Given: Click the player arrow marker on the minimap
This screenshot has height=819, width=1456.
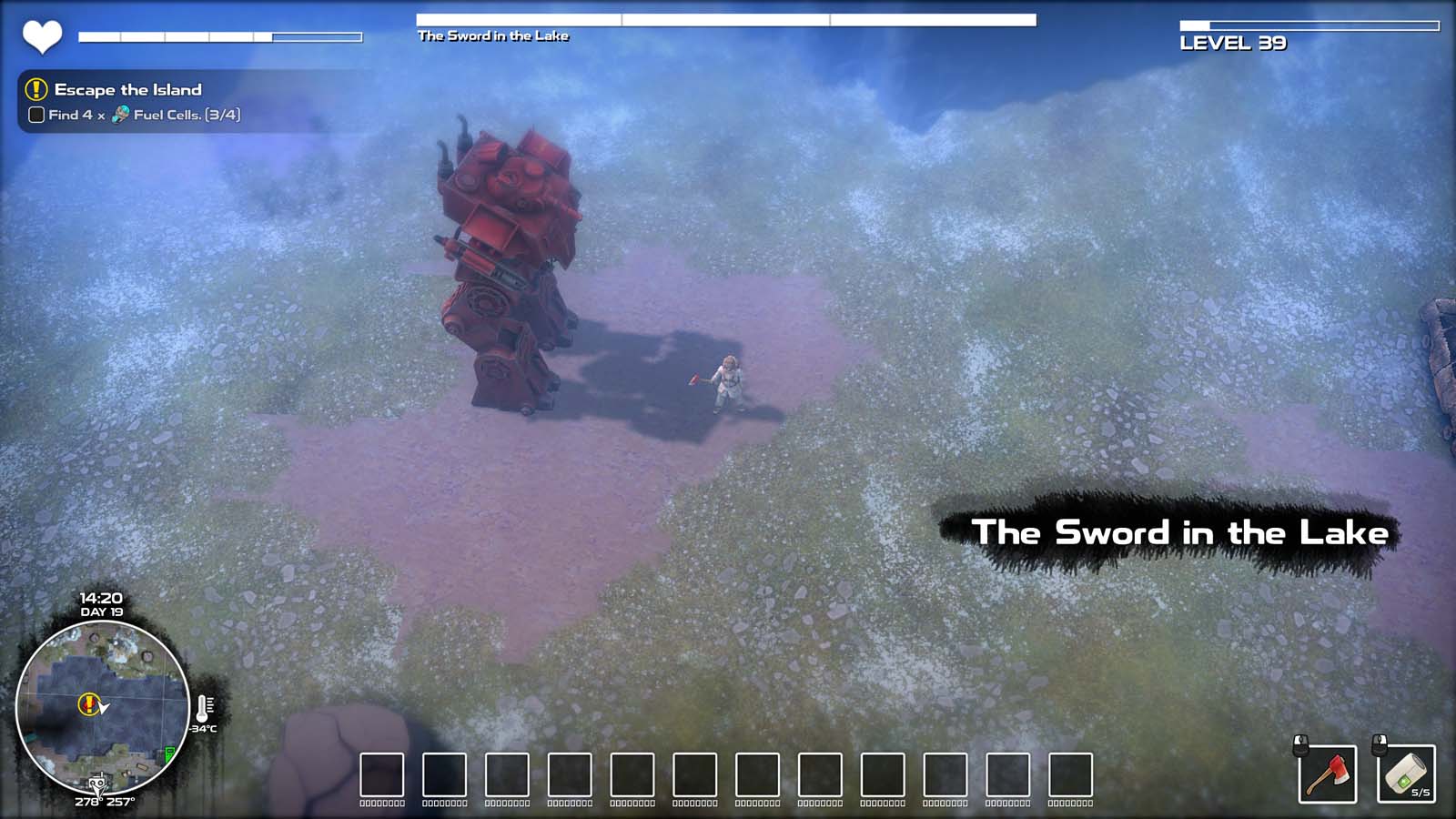Looking at the screenshot, I should coord(102,707).
